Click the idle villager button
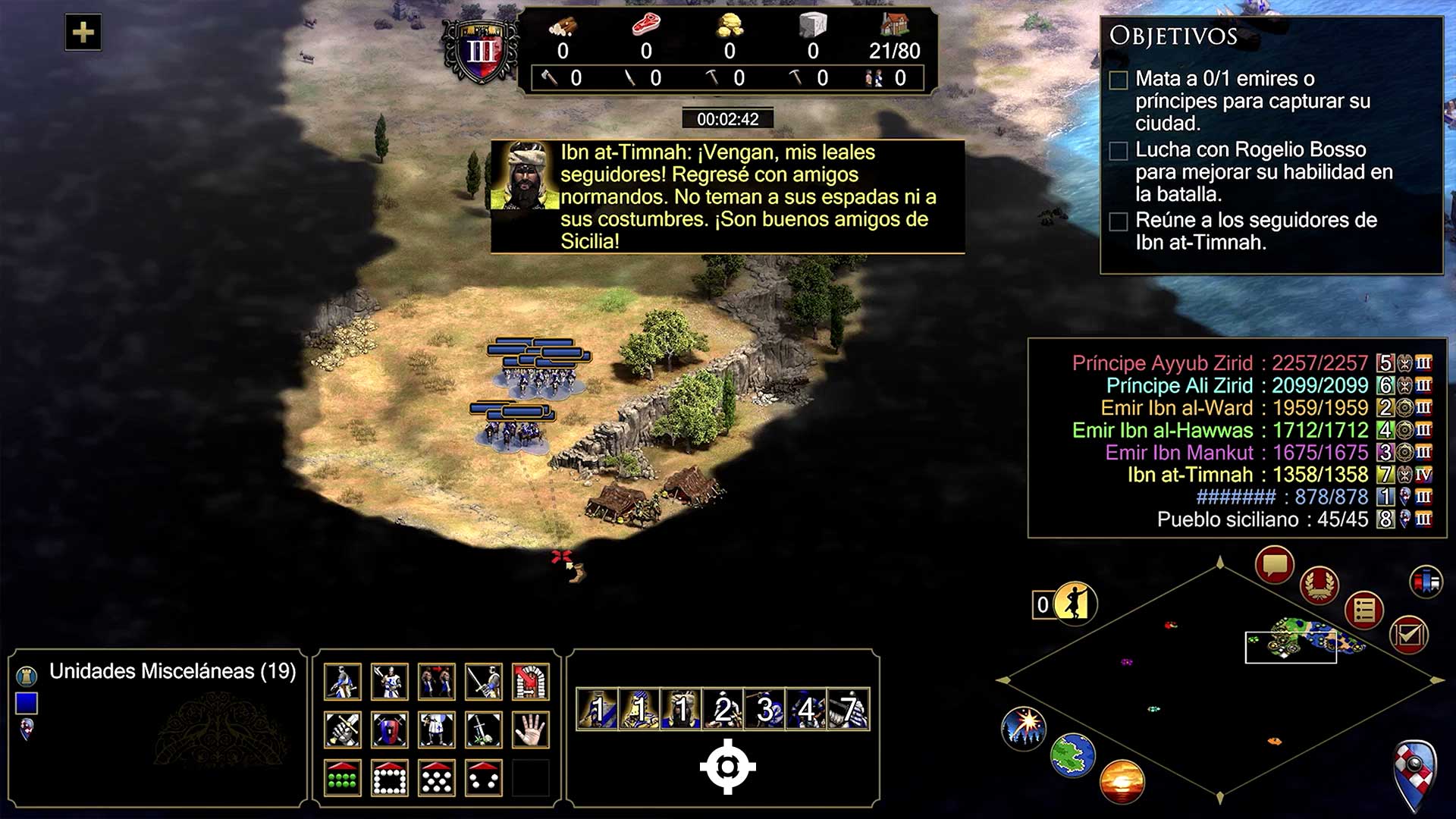This screenshot has height=819, width=1456. tap(1074, 604)
